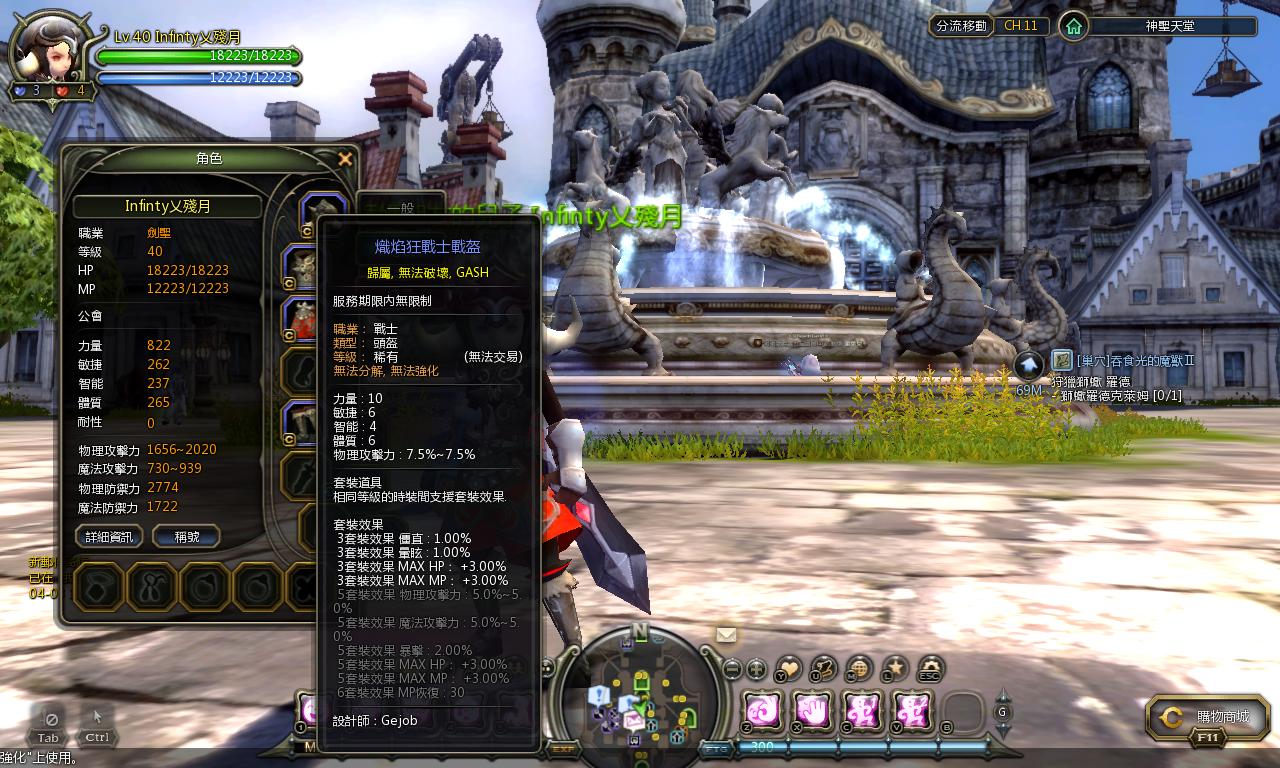Switch to the 一般 equipment tab

400,207
